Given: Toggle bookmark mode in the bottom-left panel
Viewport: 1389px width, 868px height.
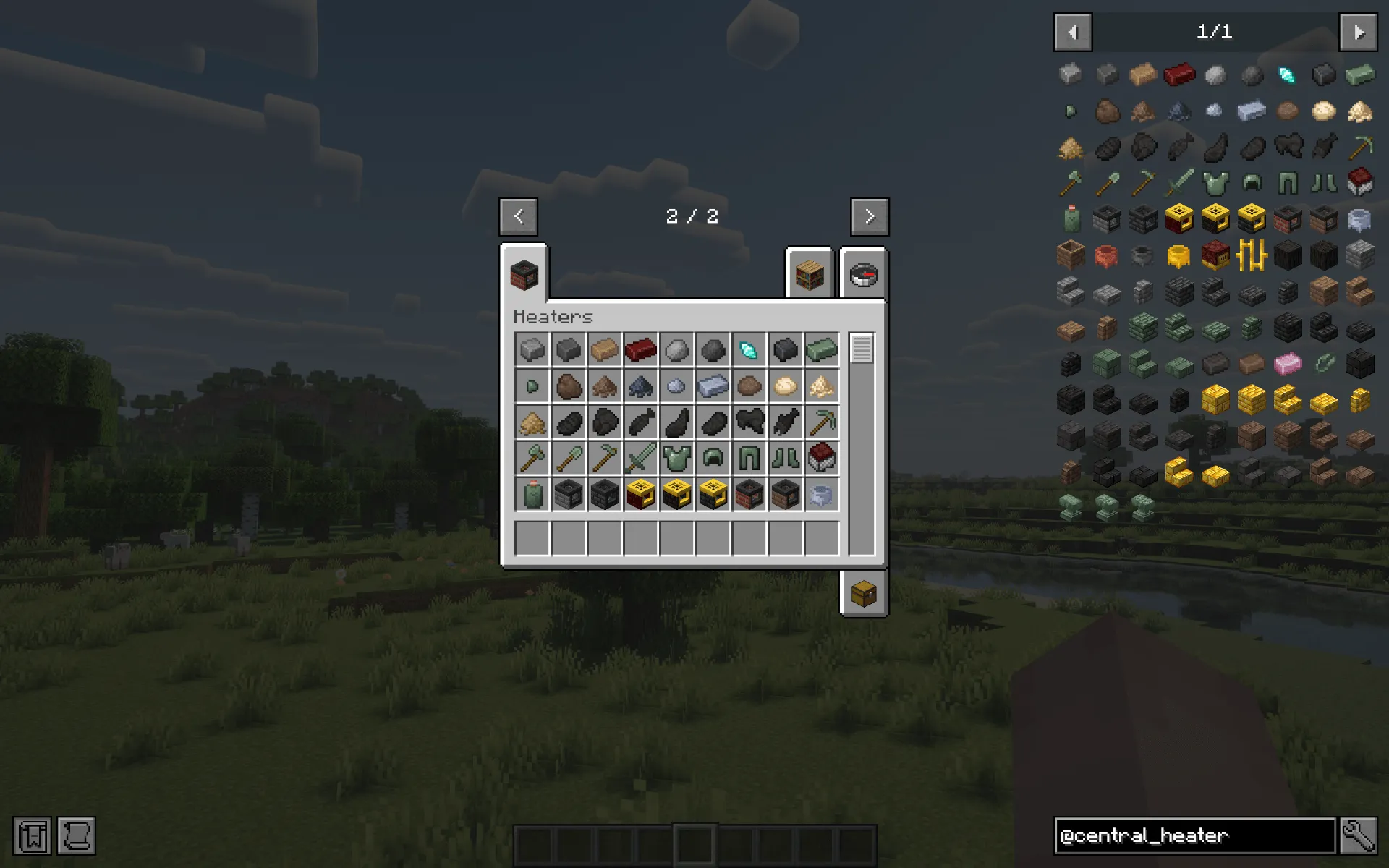Looking at the screenshot, I should 31,835.
